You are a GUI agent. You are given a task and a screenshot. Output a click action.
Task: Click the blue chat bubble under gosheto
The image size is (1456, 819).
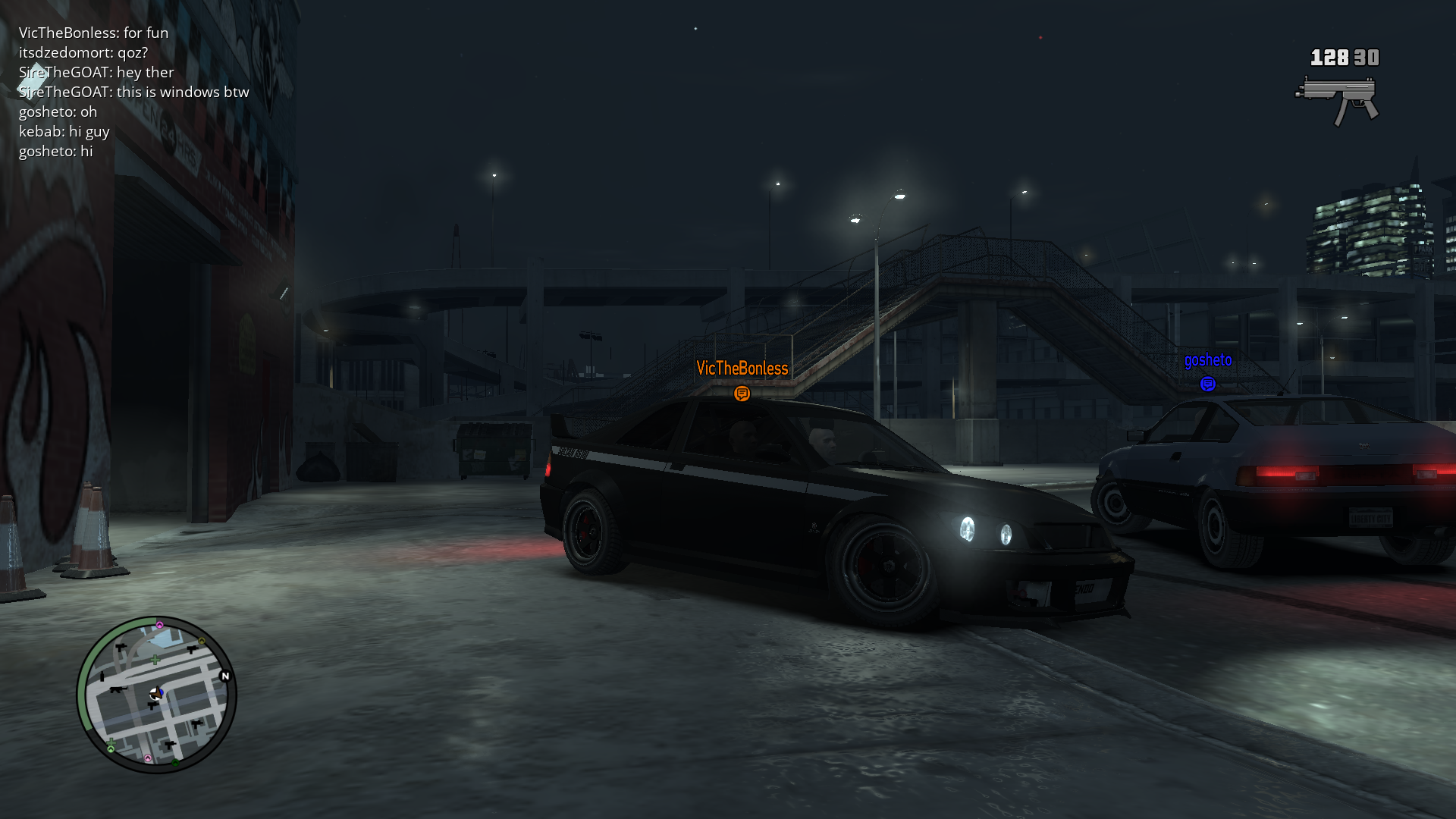(1207, 384)
